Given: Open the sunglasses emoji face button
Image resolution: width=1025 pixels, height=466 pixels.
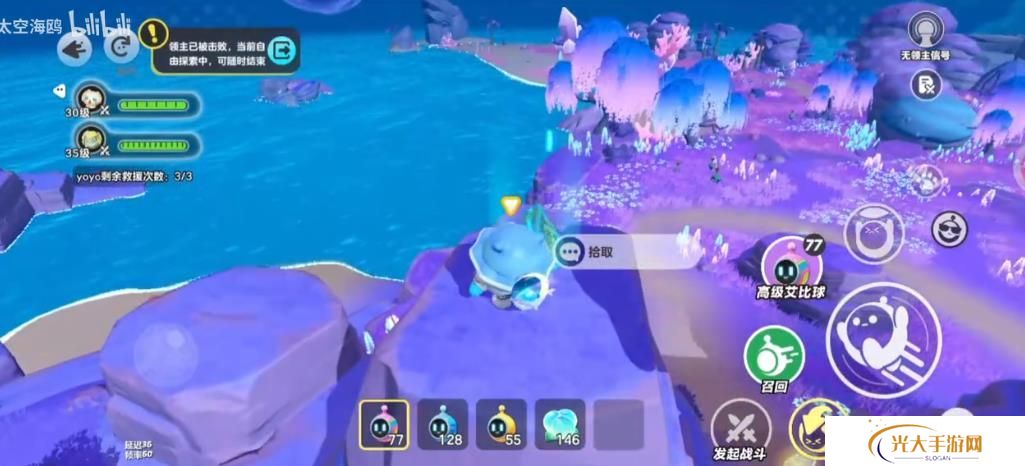Looking at the screenshot, I should [949, 229].
